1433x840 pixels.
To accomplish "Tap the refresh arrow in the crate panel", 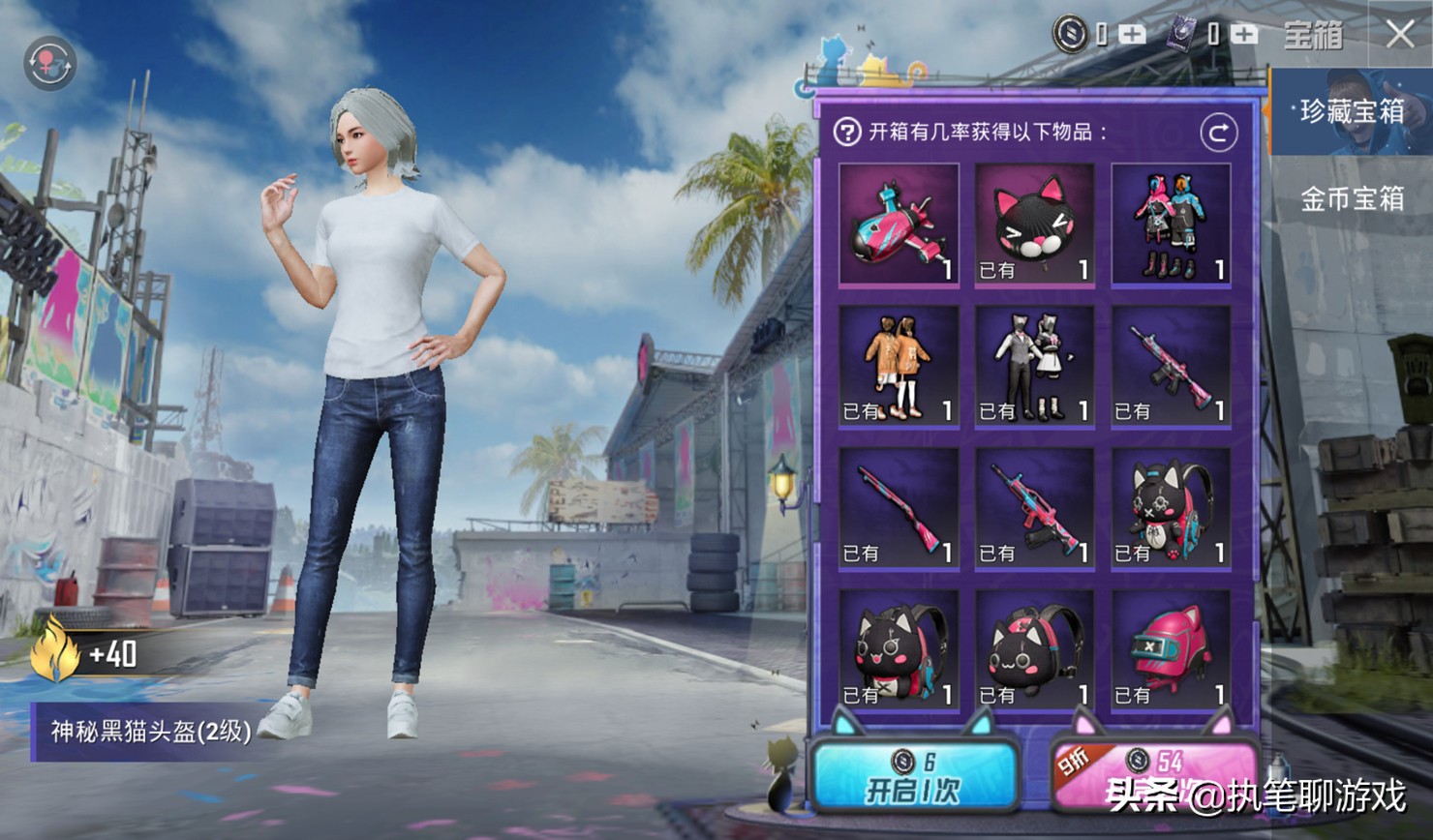I will (1218, 133).
